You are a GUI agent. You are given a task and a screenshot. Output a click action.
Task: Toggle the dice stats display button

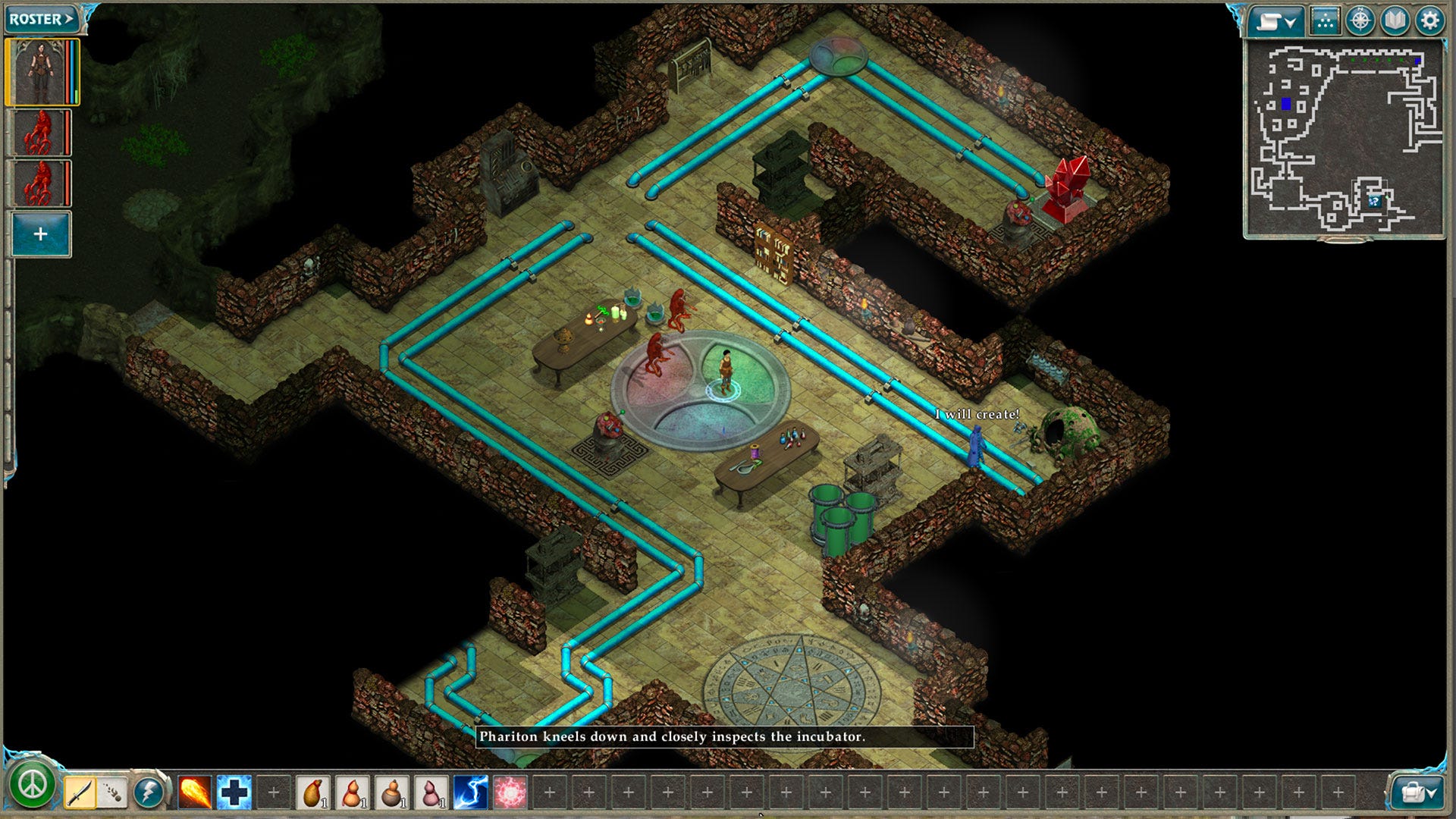(x=1326, y=21)
